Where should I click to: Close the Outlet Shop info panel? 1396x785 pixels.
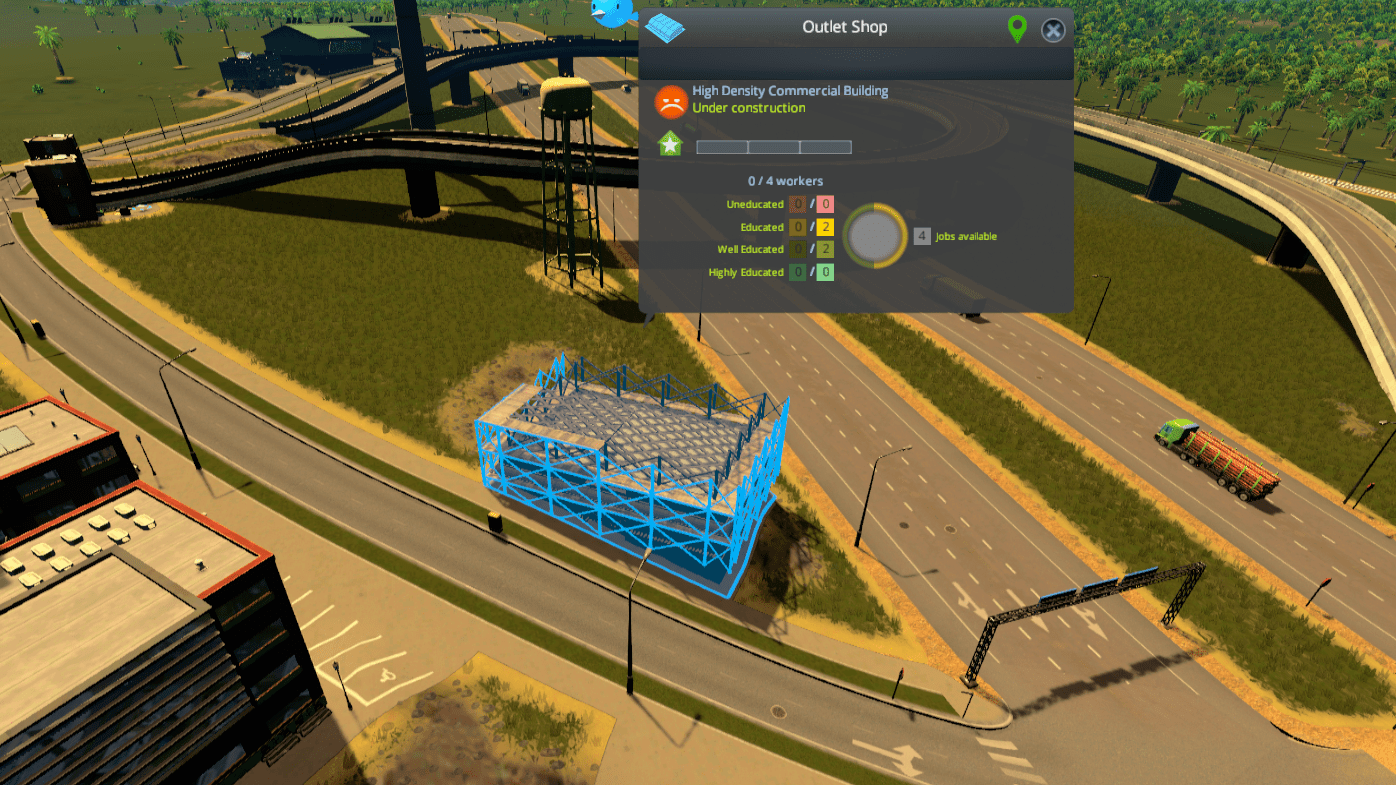pos(1052,29)
